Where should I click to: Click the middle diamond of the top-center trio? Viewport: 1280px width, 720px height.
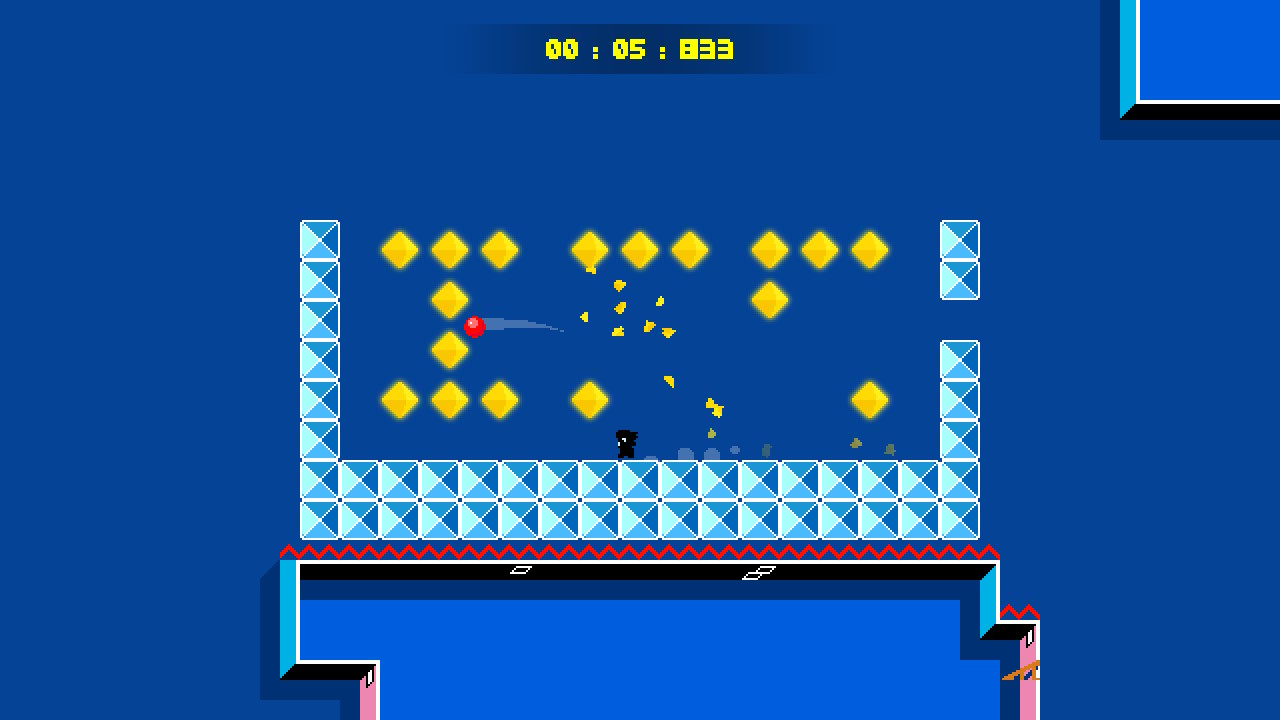[640, 250]
